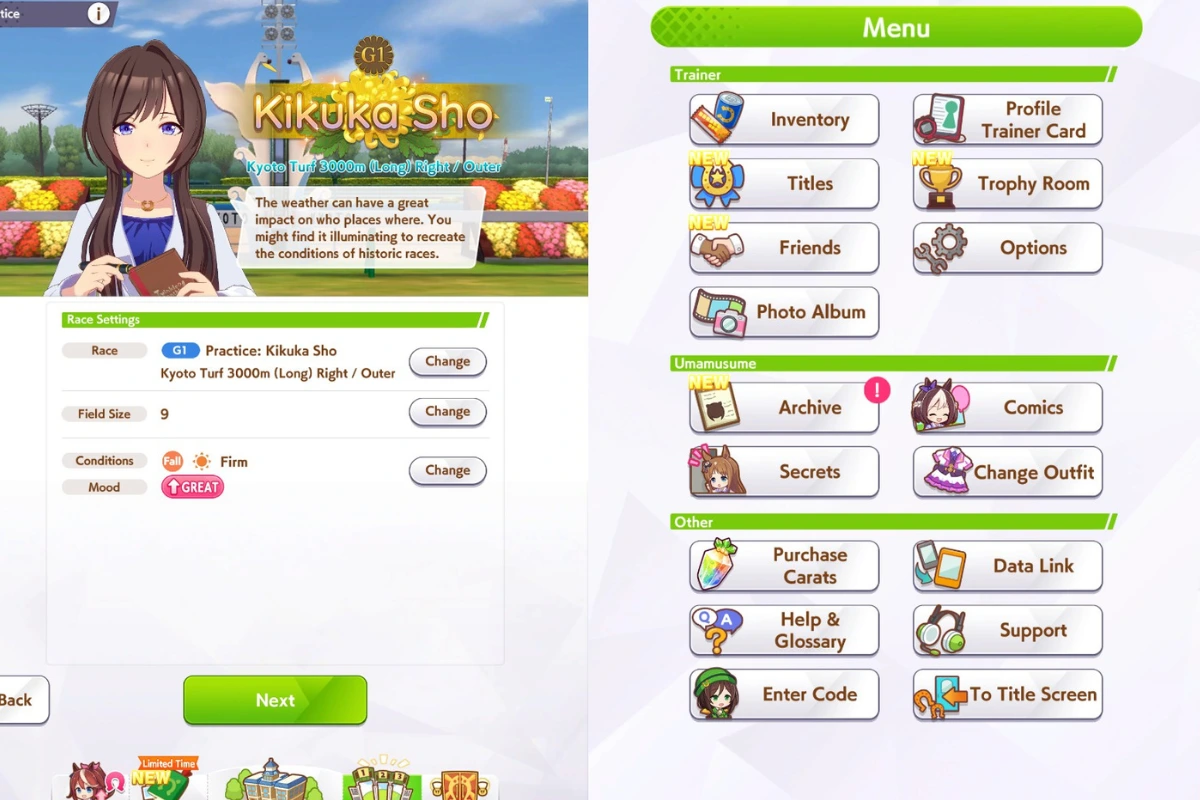Open the Umamusume Archive
The width and height of the screenshot is (1200, 800).
784,408
